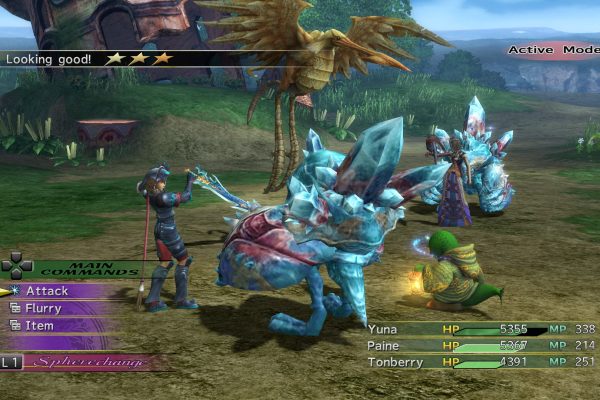Select Tonberry in the party list
Image resolution: width=600 pixels, height=400 pixels.
coord(394,362)
